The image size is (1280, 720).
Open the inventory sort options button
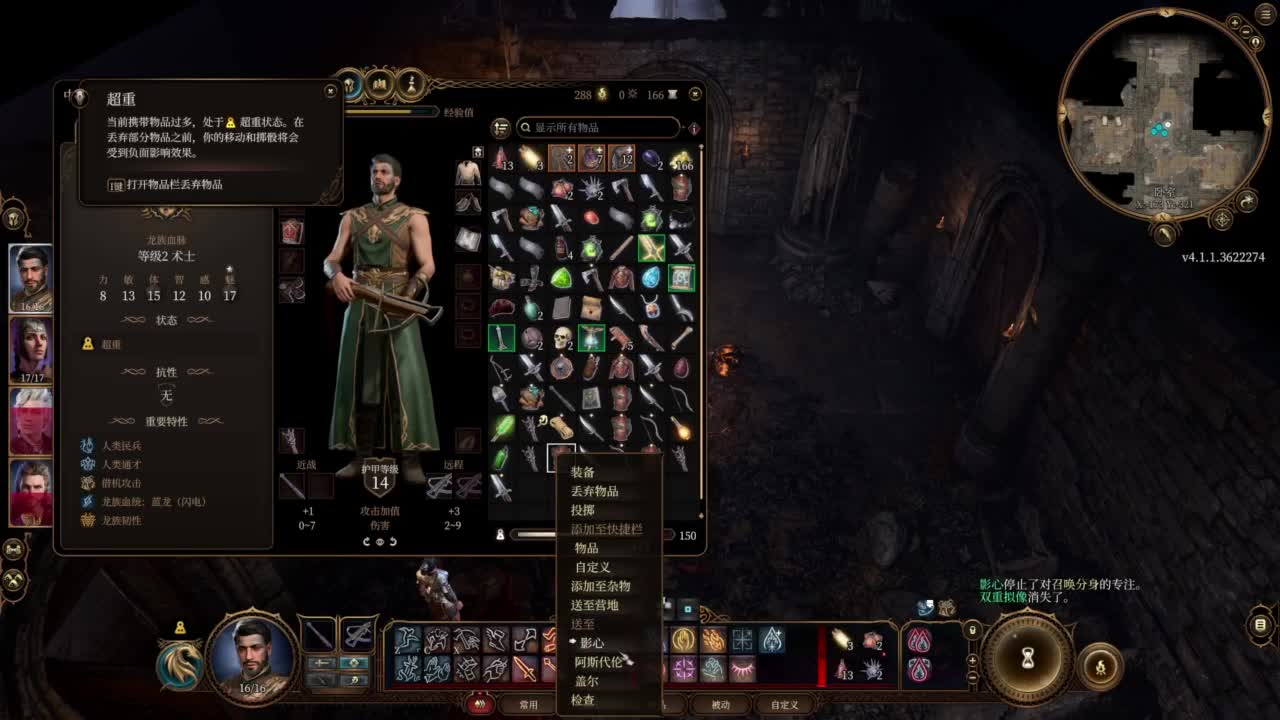[501, 128]
